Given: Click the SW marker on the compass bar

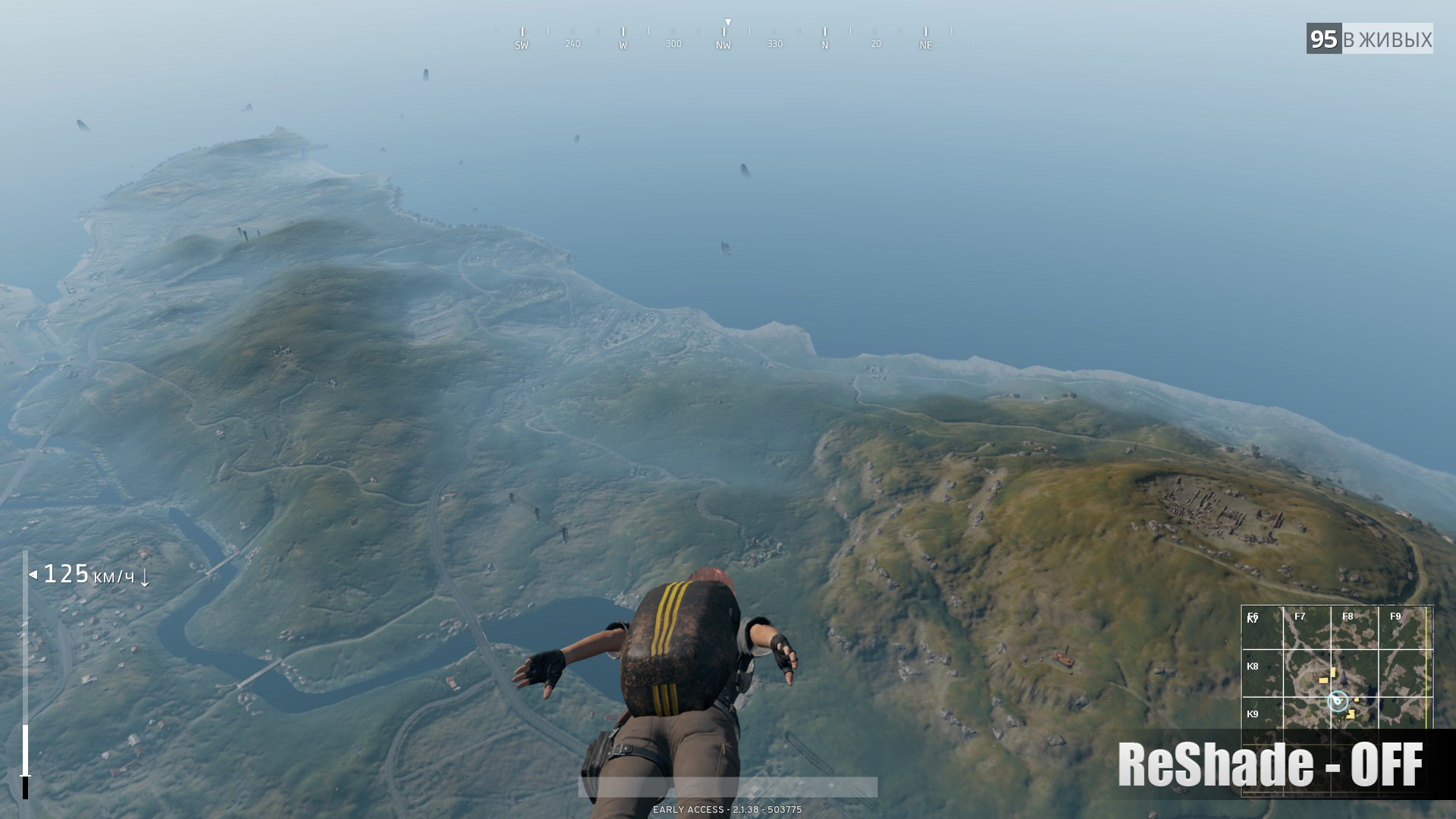Looking at the screenshot, I should pos(521,45).
